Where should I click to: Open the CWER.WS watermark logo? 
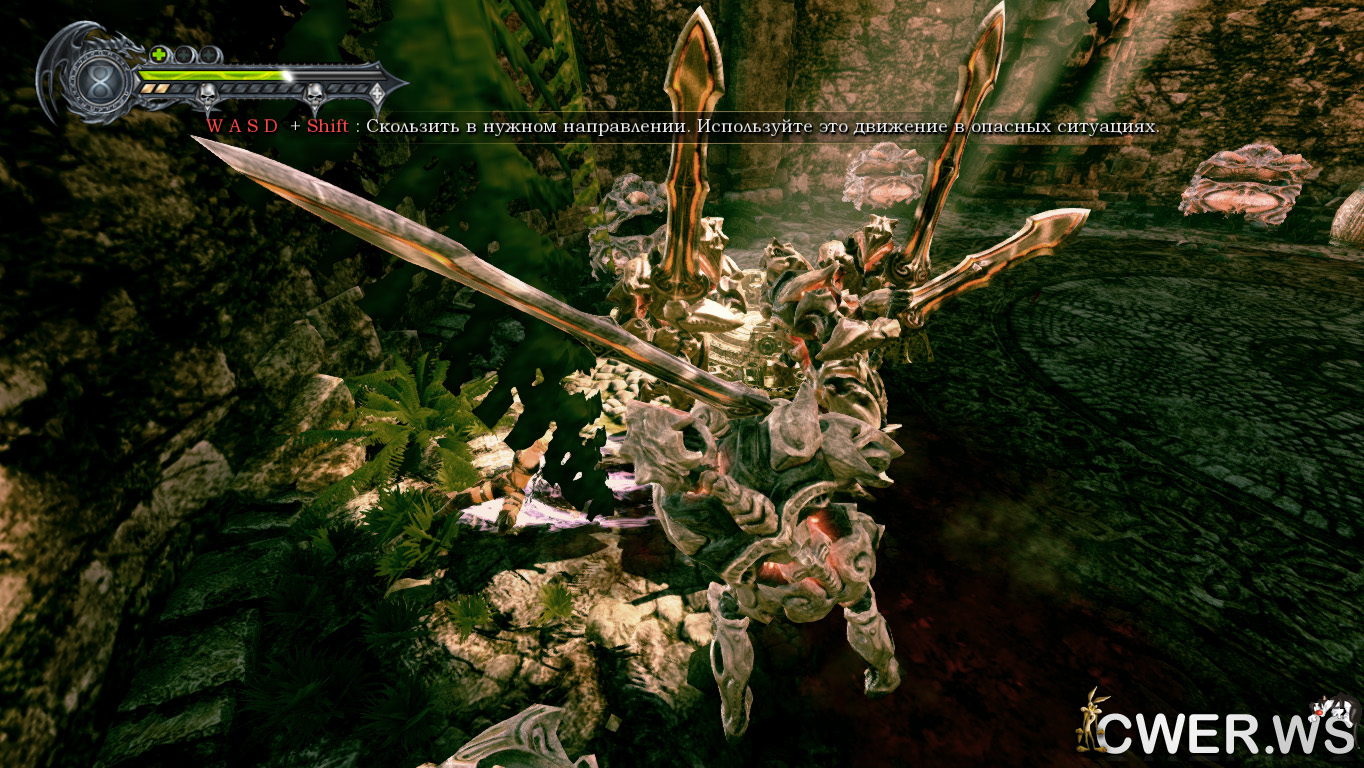(1216, 724)
